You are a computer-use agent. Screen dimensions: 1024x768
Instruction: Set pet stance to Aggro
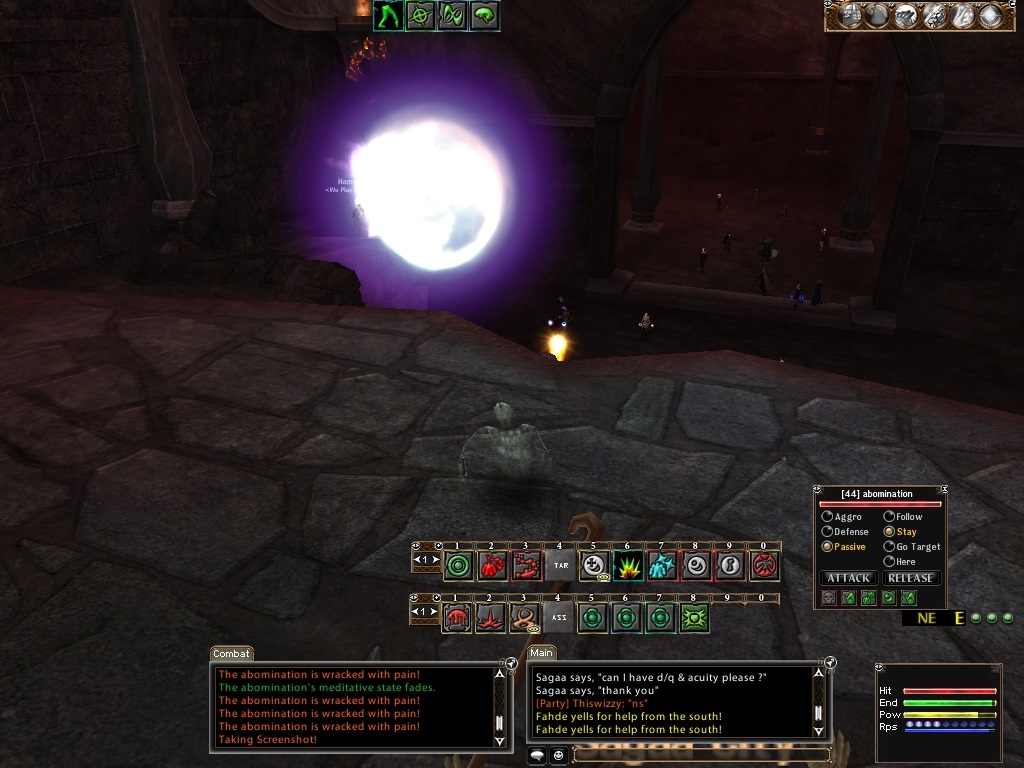(828, 517)
